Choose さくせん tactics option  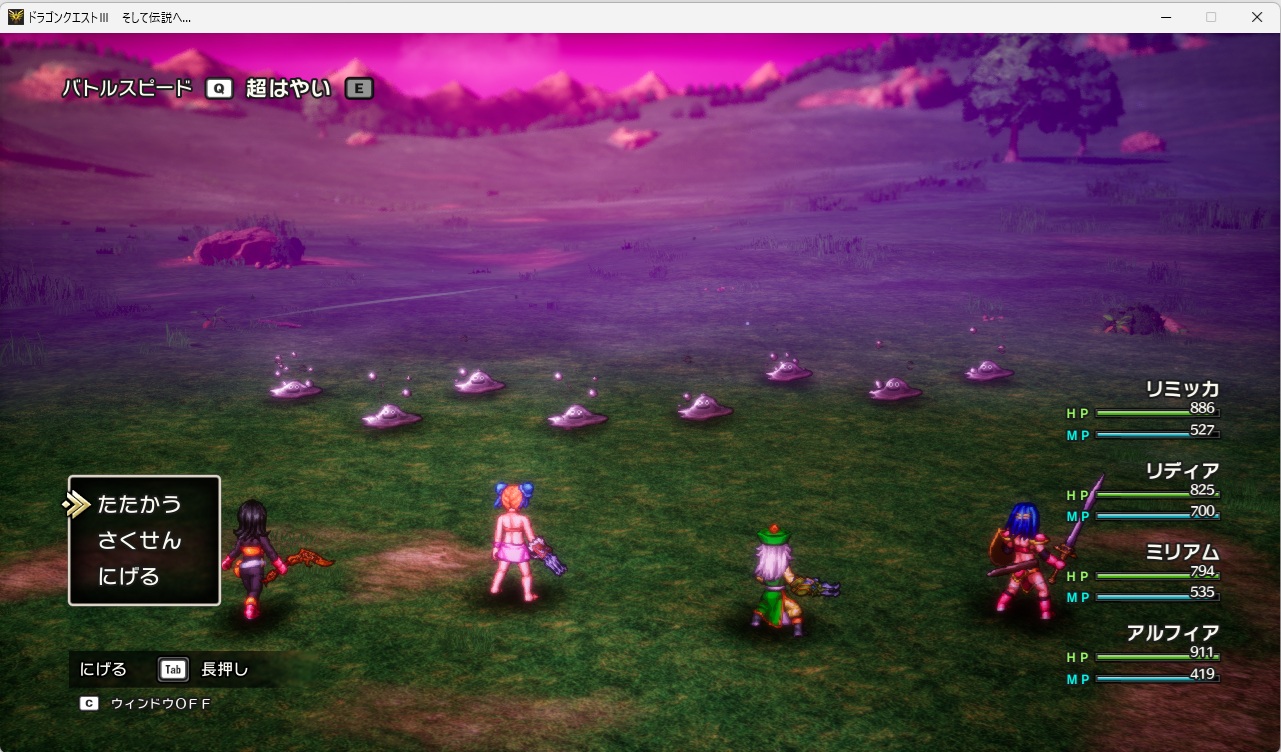[x=139, y=540]
